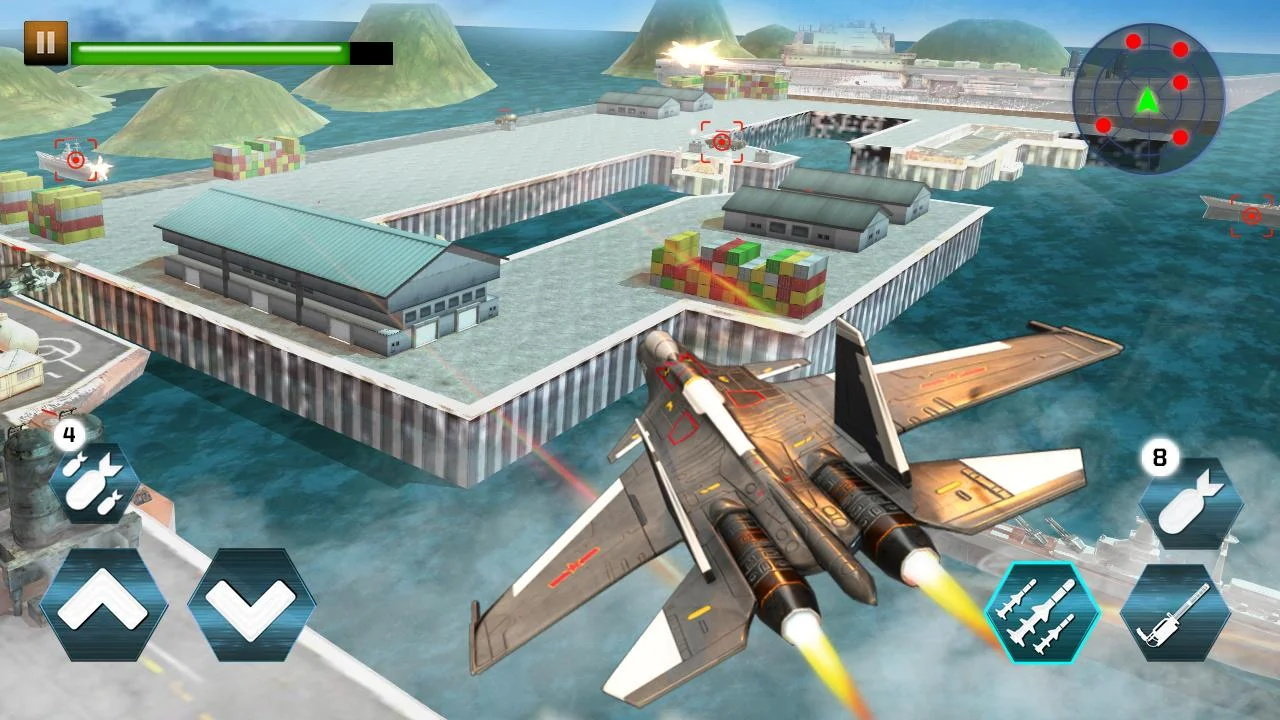Tap the green player arrow on radar
Image resolution: width=1280 pixels, height=720 pixels.
click(x=1147, y=100)
